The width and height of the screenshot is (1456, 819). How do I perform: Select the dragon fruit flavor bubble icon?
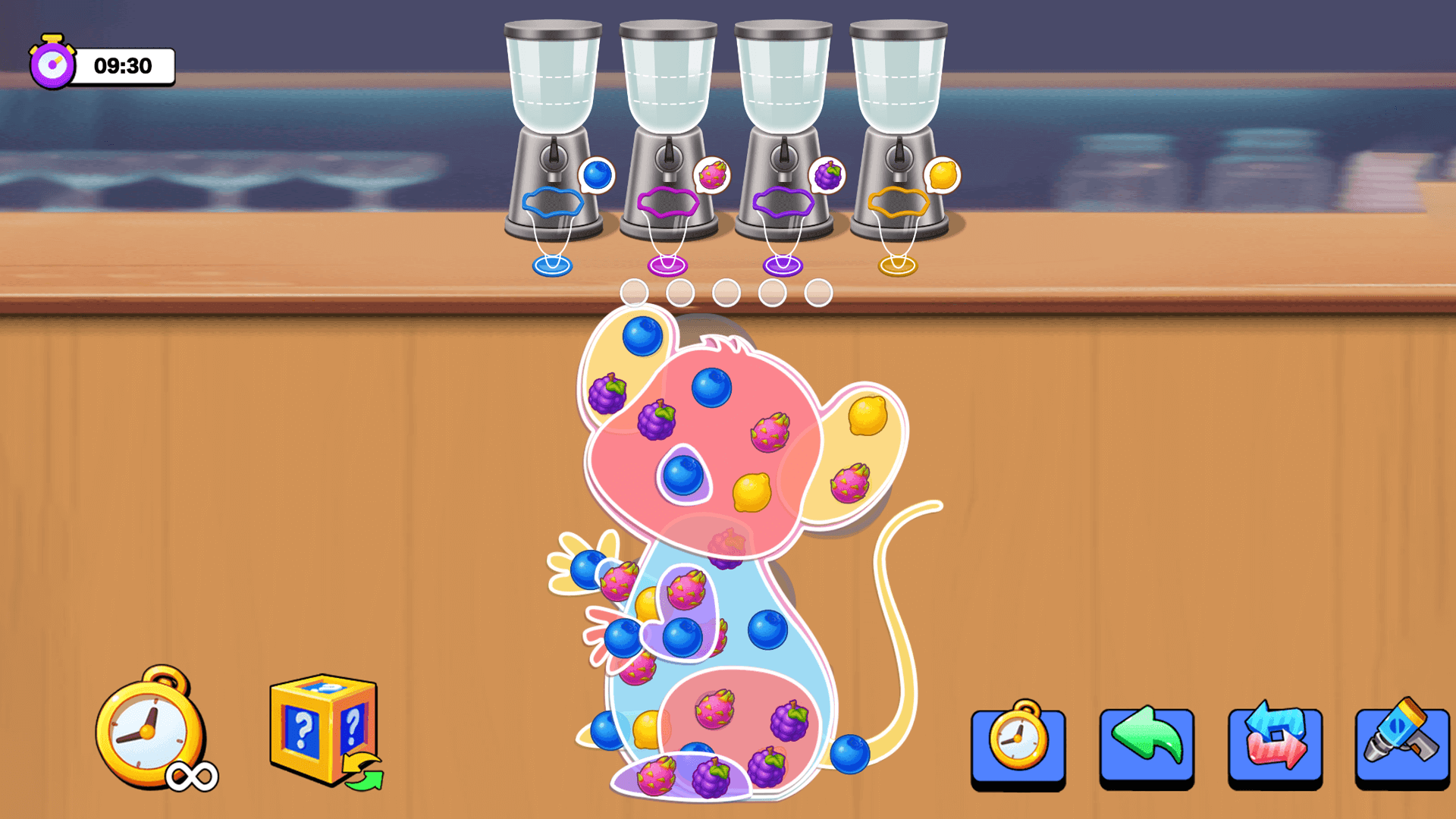pyautogui.click(x=714, y=174)
